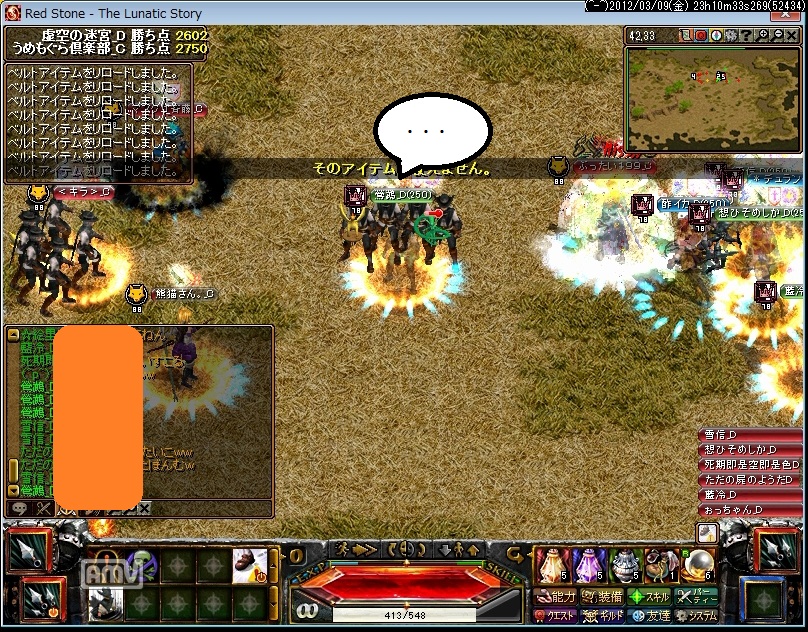The image size is (808, 632).
Task: Click the minimap's question mark help icon
Action: pos(748,36)
